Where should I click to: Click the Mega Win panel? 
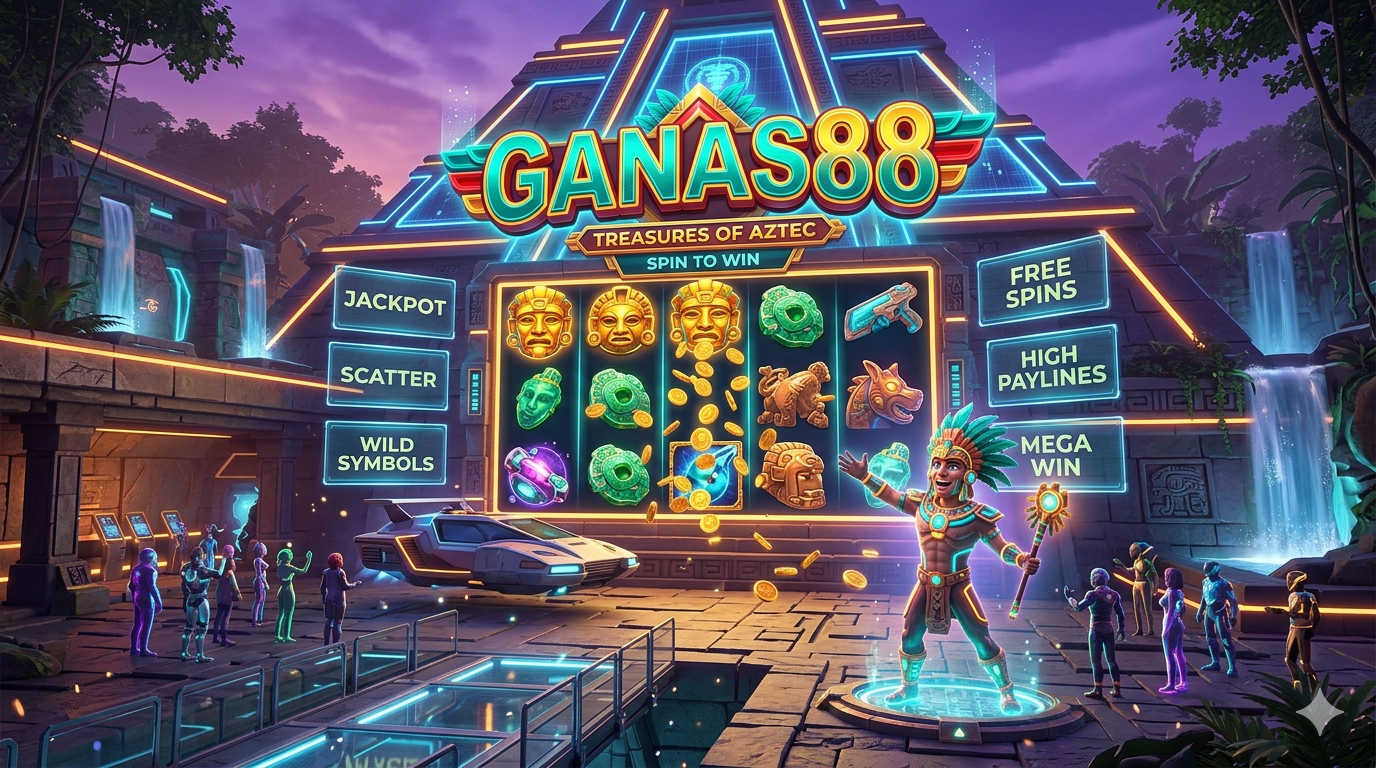(1060, 455)
